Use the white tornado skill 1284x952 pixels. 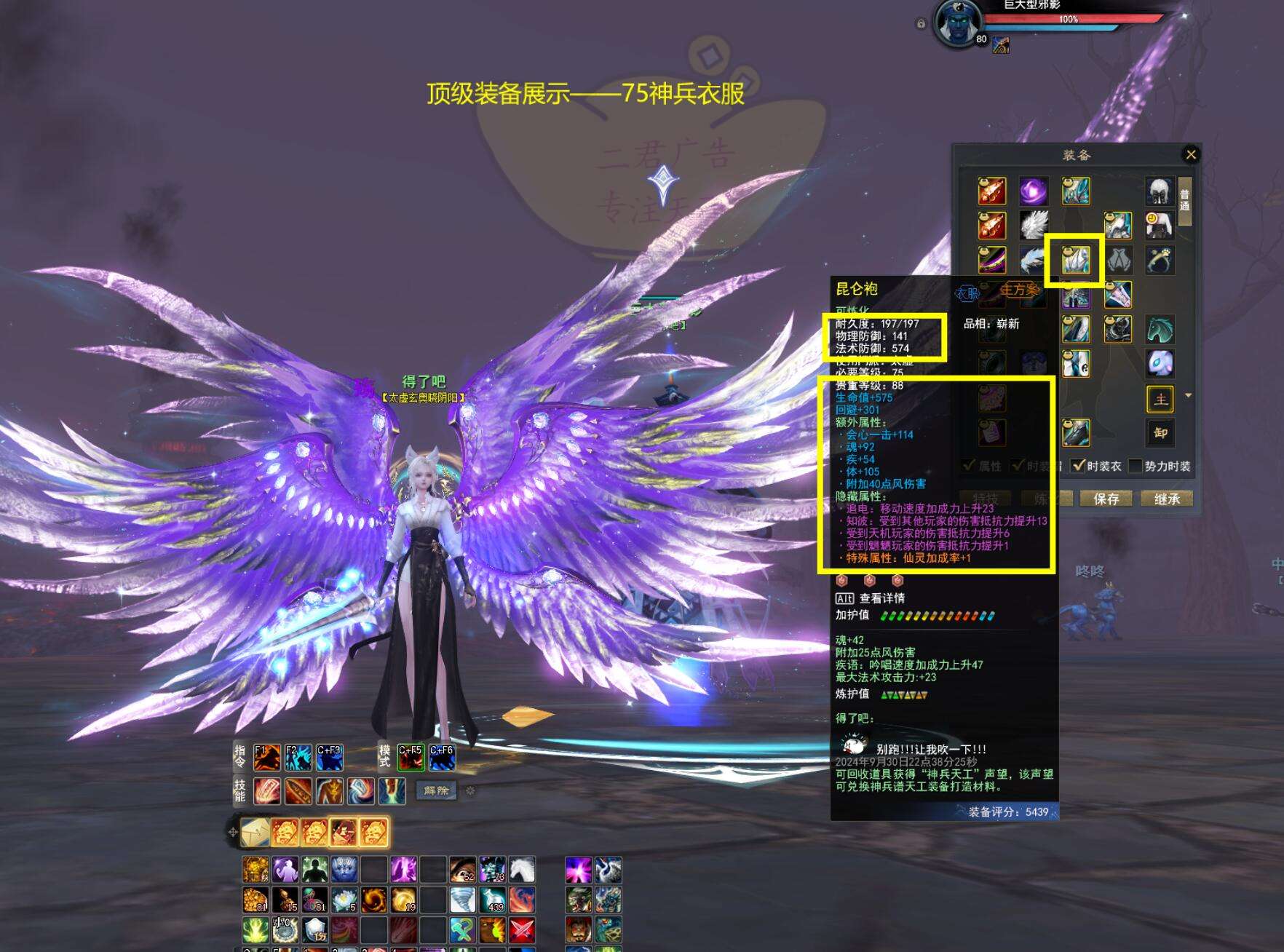click(462, 900)
